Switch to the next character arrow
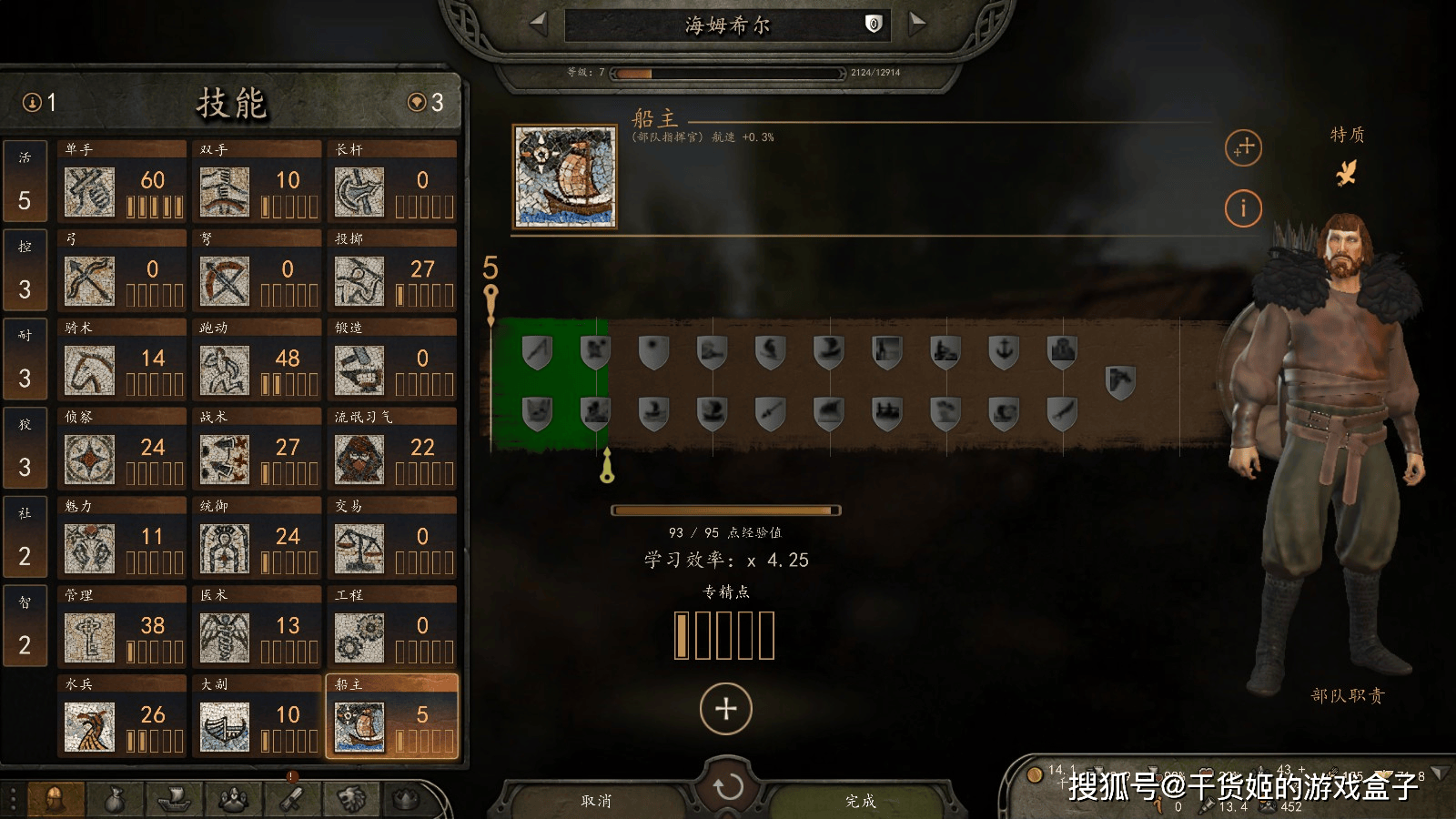The height and width of the screenshot is (819, 1456). tap(916, 24)
